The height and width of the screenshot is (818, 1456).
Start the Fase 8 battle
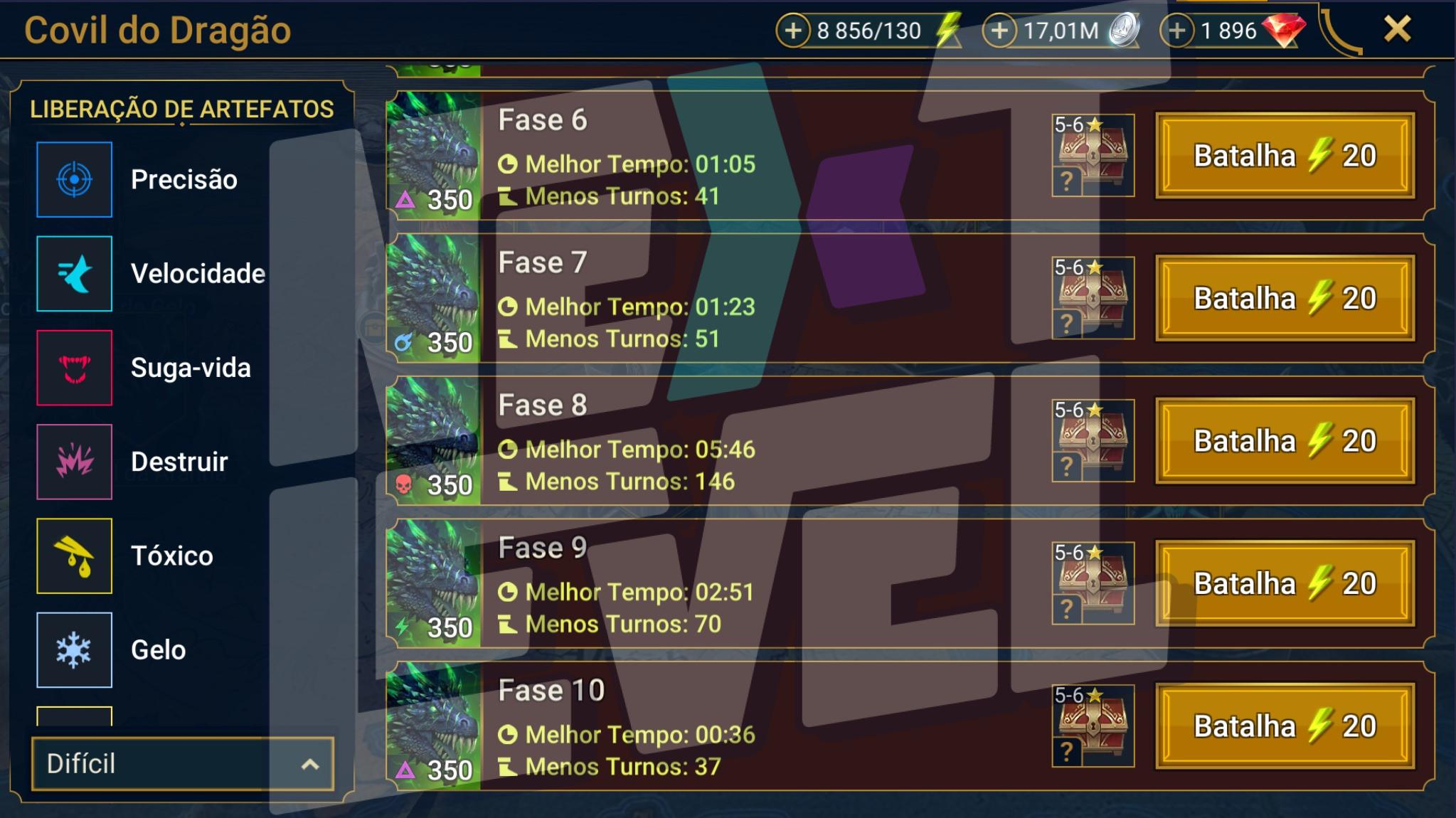(x=1285, y=441)
